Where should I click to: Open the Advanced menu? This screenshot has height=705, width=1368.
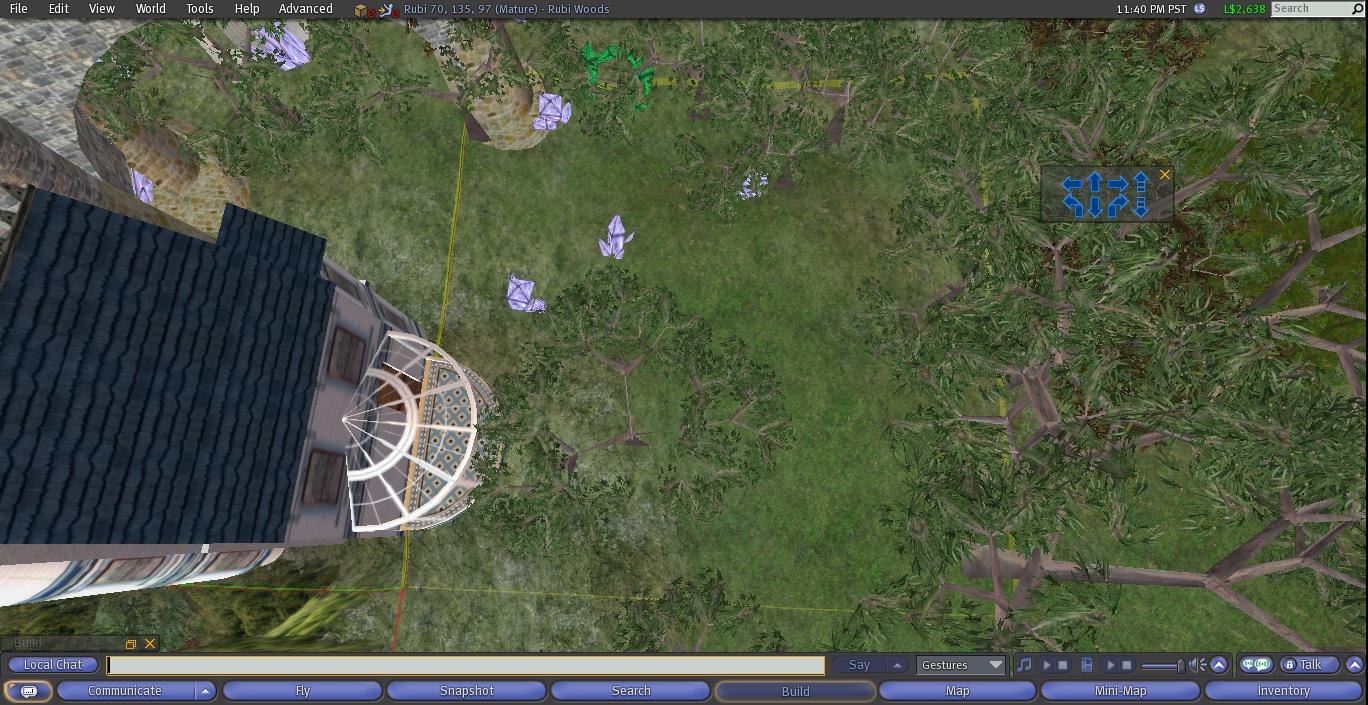(x=305, y=9)
